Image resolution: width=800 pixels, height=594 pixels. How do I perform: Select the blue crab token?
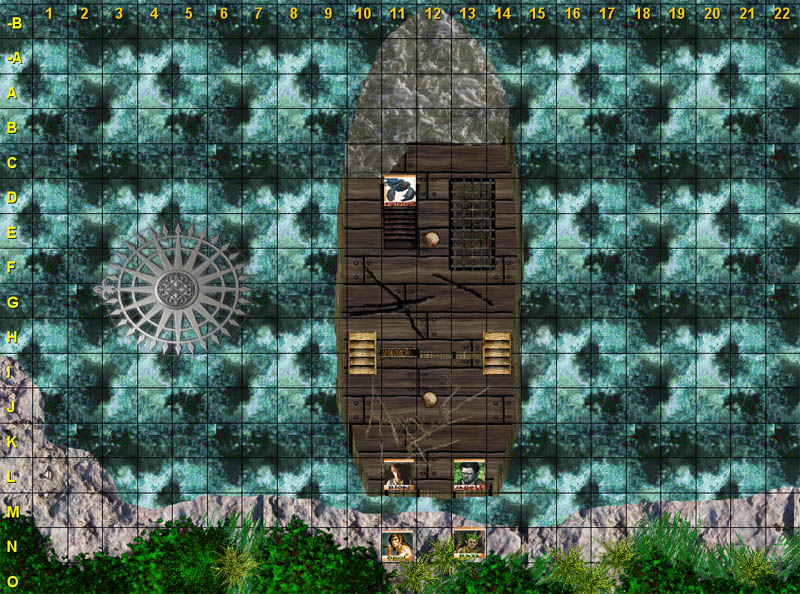coord(399,191)
